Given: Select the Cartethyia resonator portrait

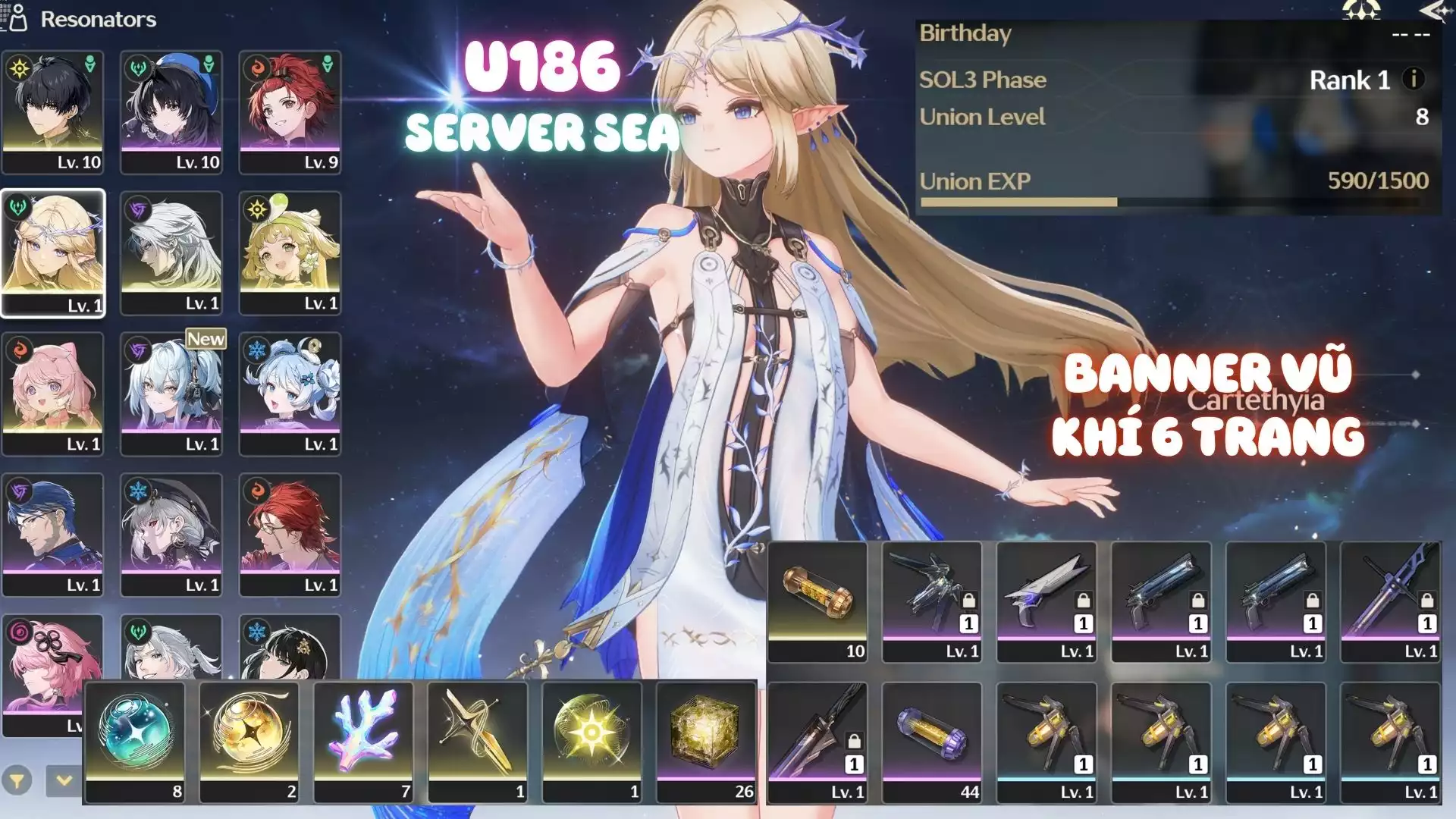Looking at the screenshot, I should click(53, 253).
